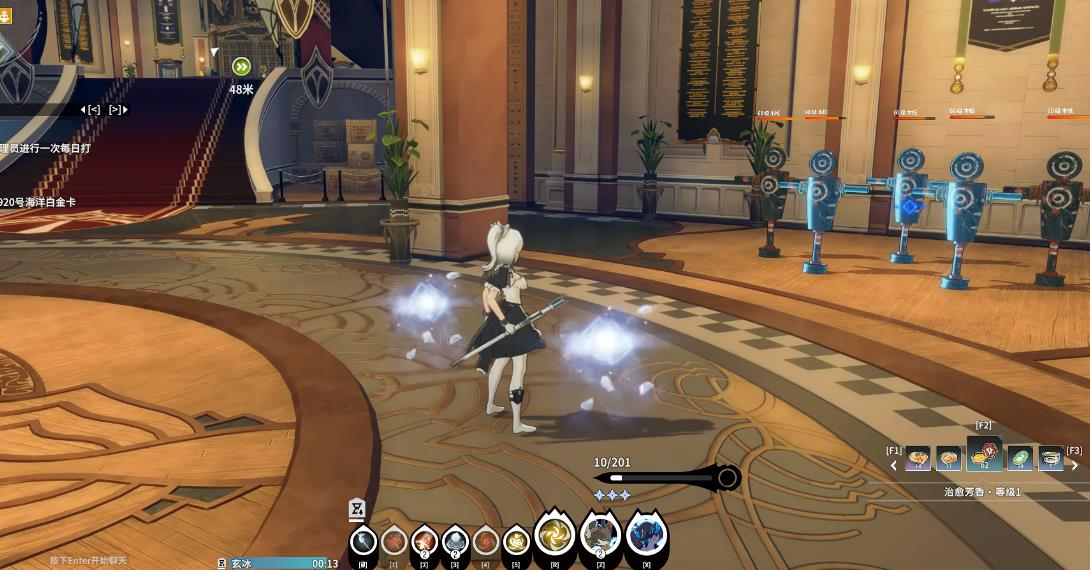Summon the blue wolf spirit companion
This screenshot has width=1090, height=570.
pyautogui.click(x=647, y=536)
